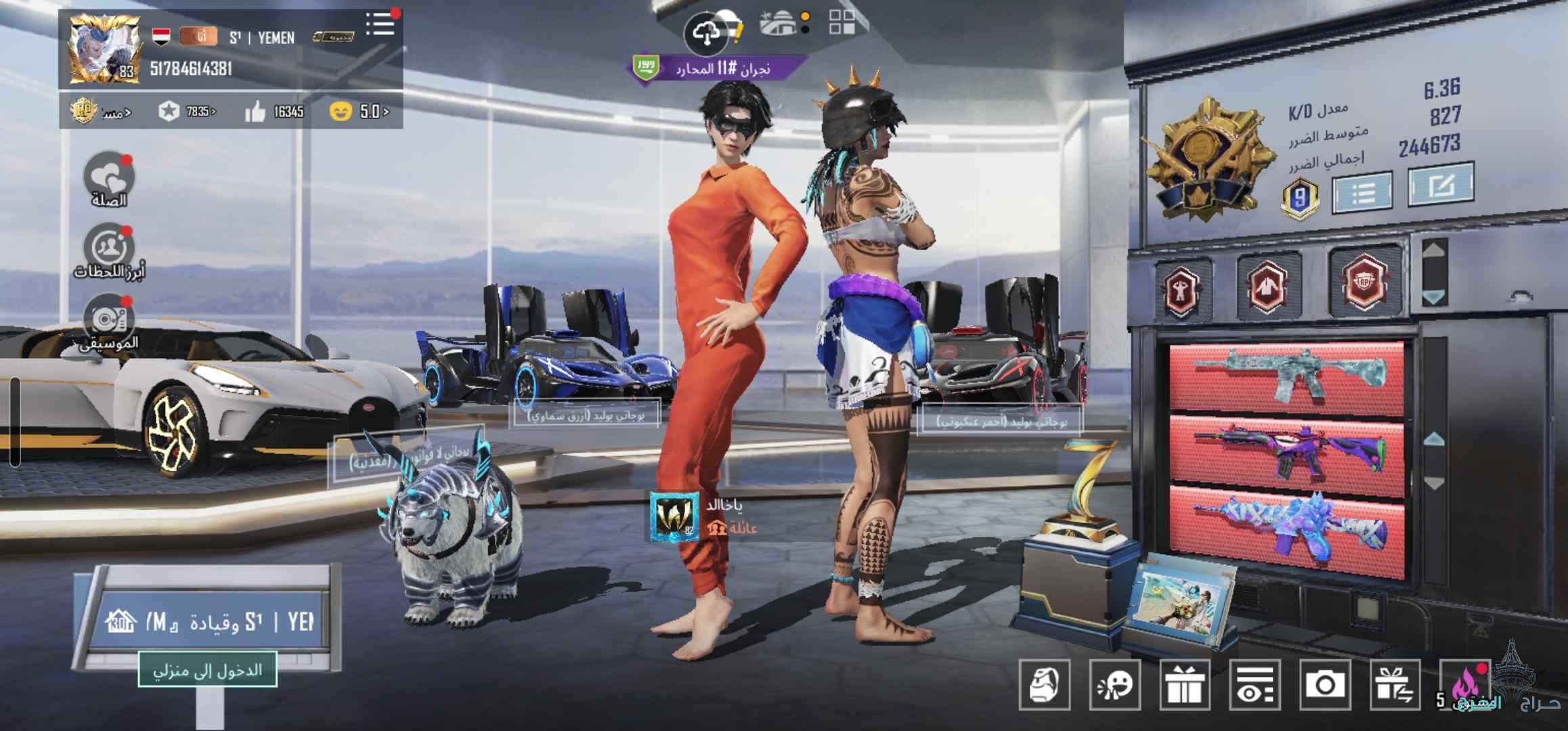Click the camera screenshot button
Screen dimensions: 1568x731
[1325, 685]
